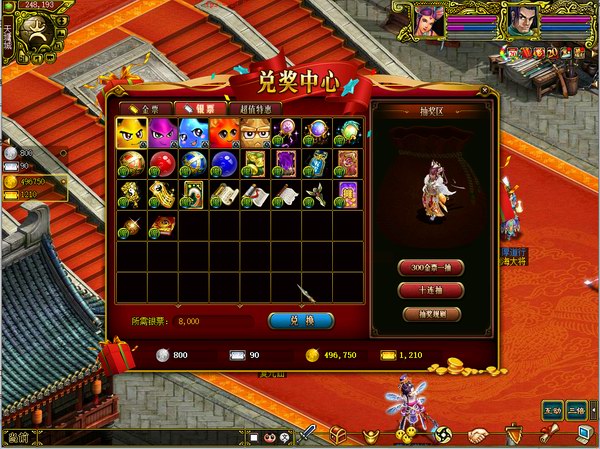
Task: Switch to the 金票 (gold ticket) tab
Action: pyautogui.click(x=142, y=108)
